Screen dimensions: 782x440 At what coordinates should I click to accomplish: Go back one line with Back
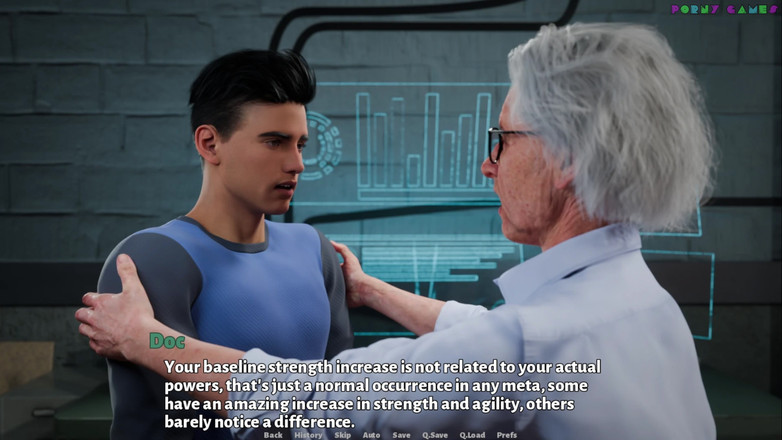coord(273,435)
